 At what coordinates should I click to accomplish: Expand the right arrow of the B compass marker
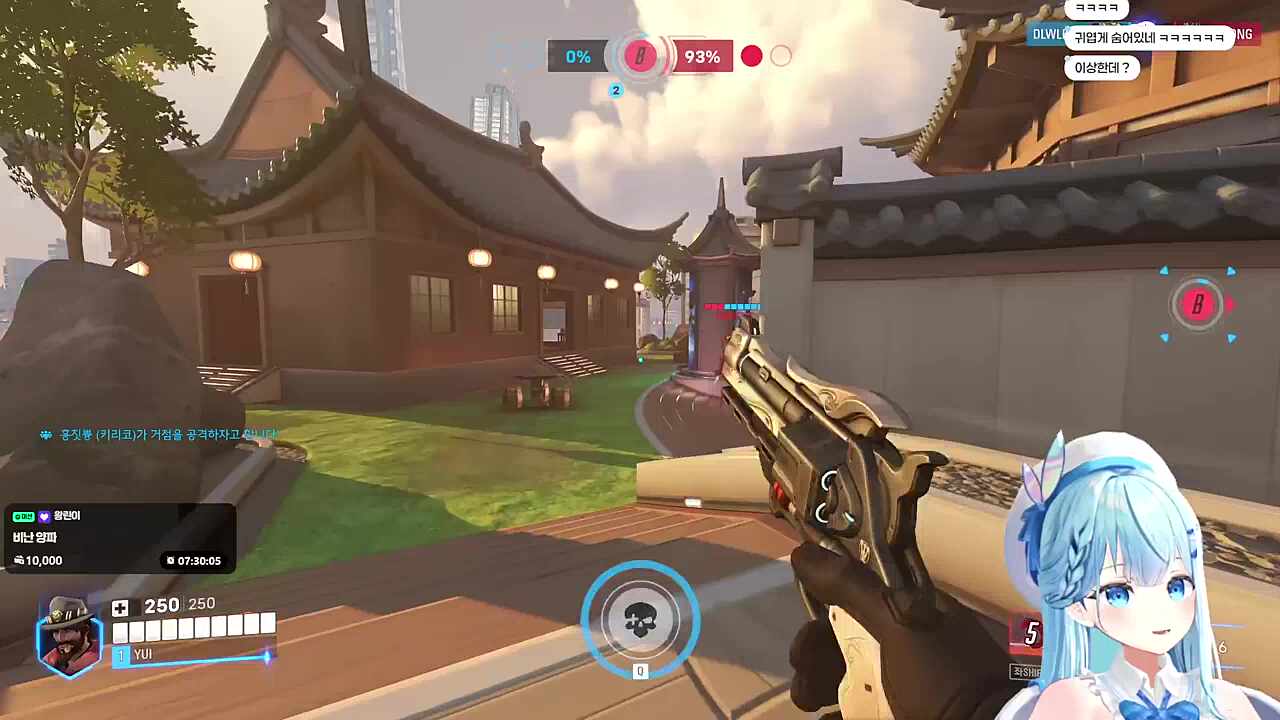pyautogui.click(x=1232, y=271)
